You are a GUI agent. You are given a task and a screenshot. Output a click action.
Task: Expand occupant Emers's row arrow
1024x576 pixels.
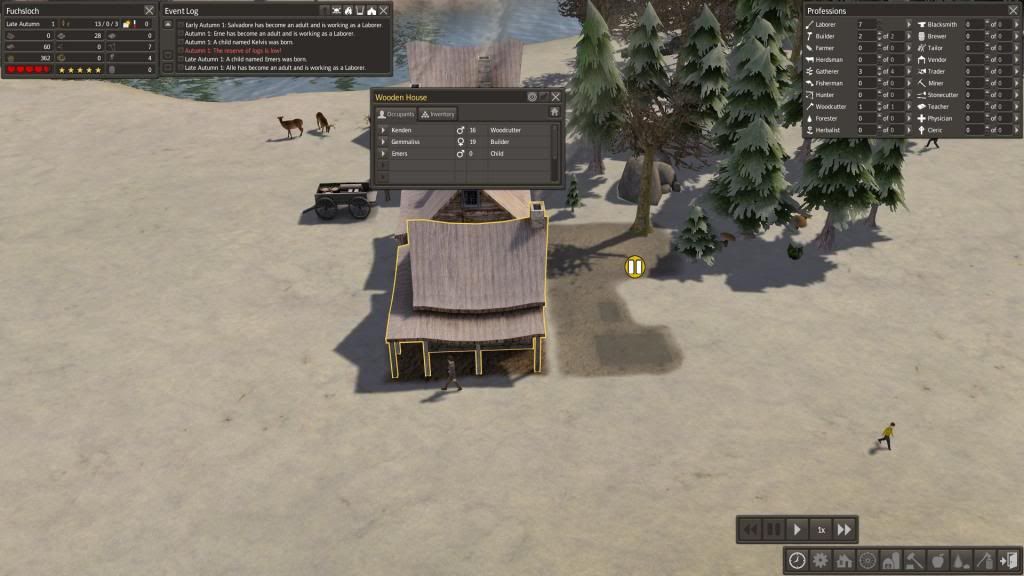click(383, 154)
